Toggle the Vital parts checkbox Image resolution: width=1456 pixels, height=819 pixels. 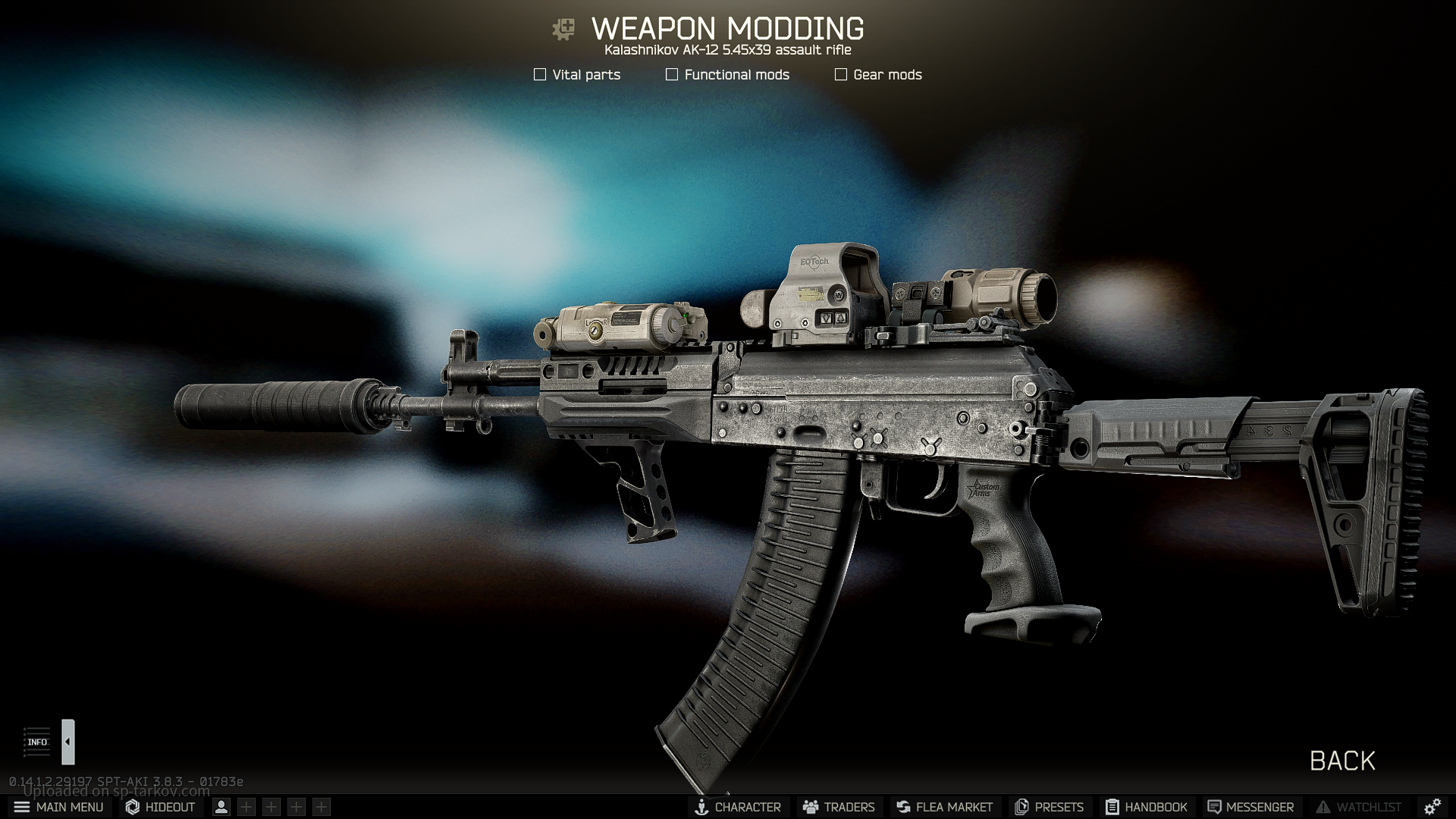pyautogui.click(x=540, y=74)
